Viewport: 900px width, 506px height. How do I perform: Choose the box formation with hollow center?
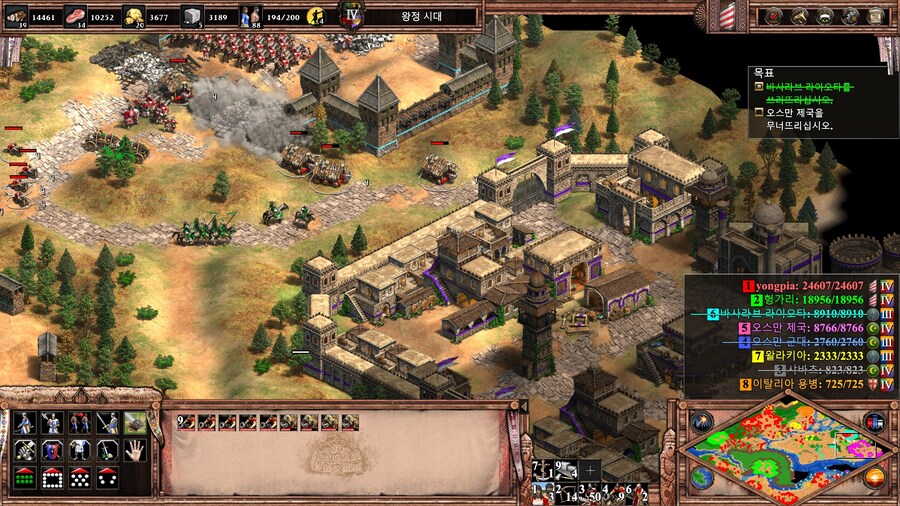52,477
